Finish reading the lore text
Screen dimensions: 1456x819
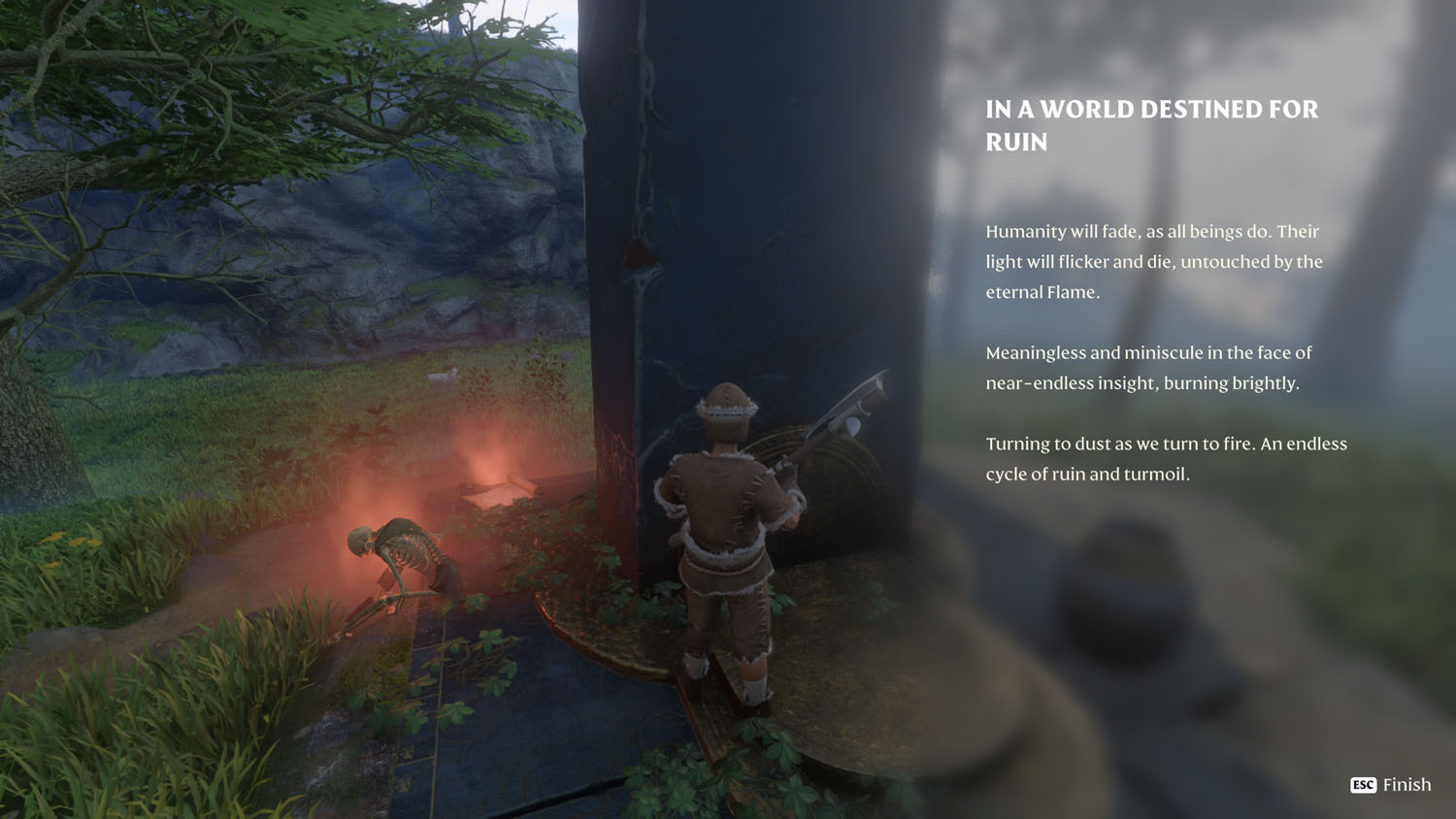click(x=1391, y=784)
